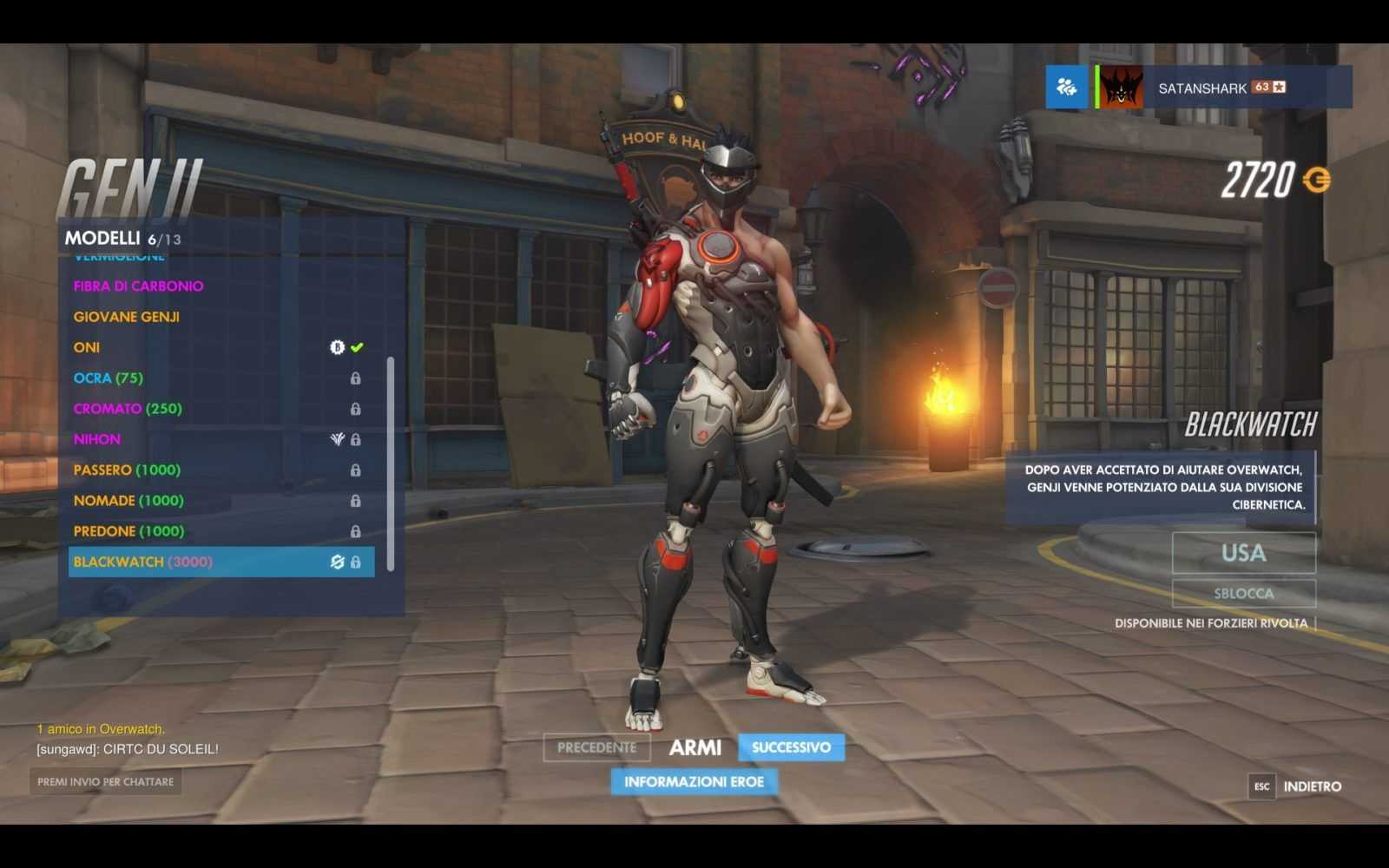Advance with the Successivo button
The image size is (1389, 868).
click(x=791, y=747)
